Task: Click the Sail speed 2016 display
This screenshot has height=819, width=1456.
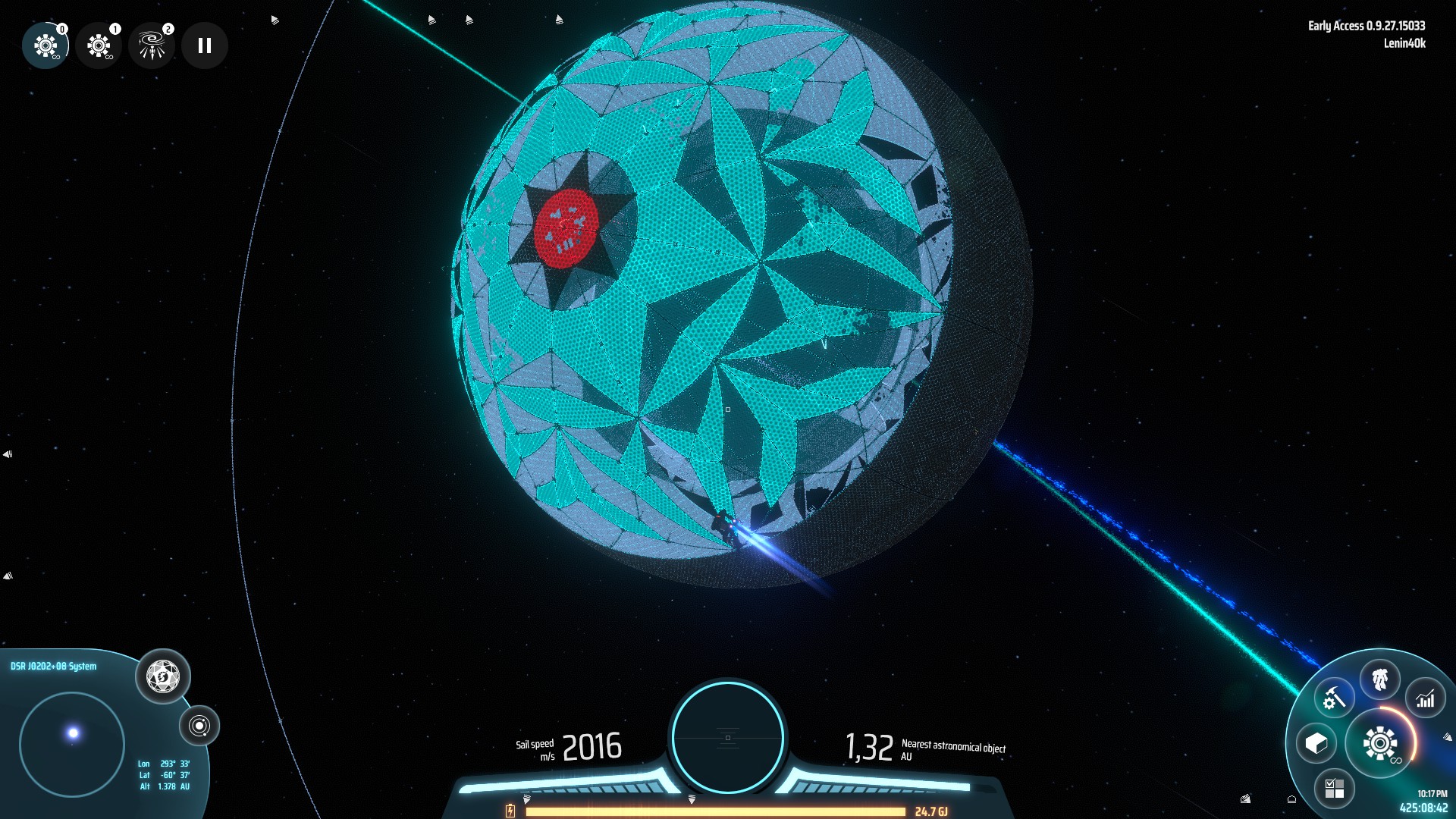Action: coord(593,746)
